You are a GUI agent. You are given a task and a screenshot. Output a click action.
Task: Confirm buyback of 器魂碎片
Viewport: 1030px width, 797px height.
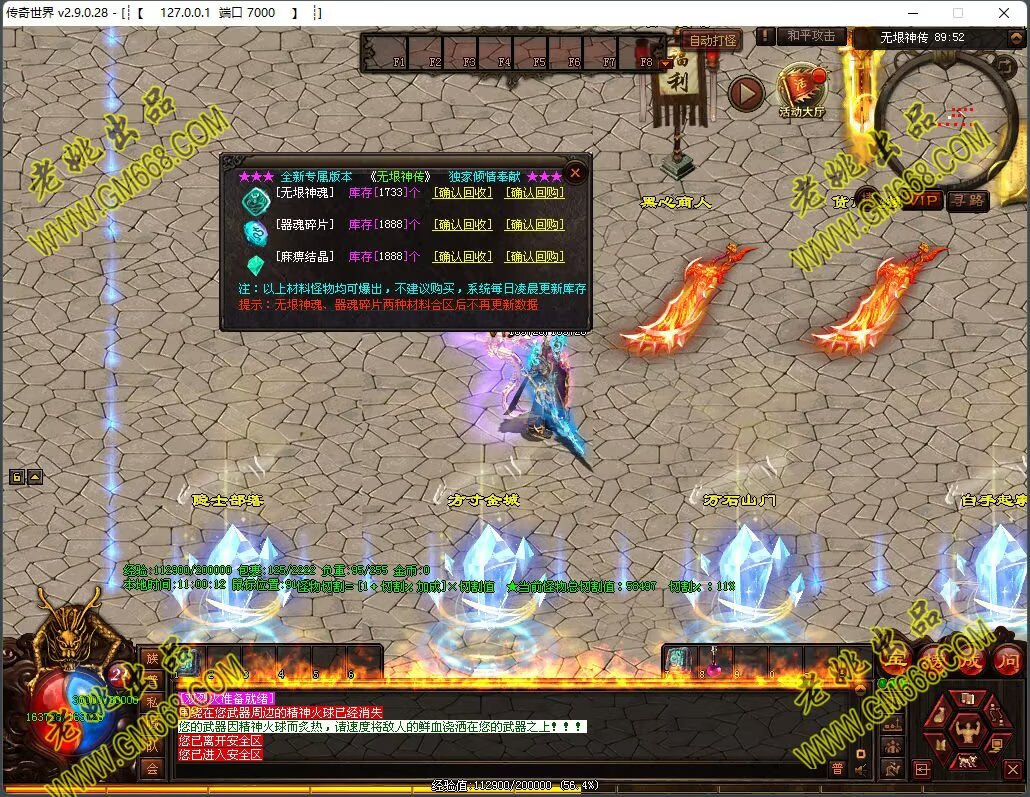pos(534,225)
